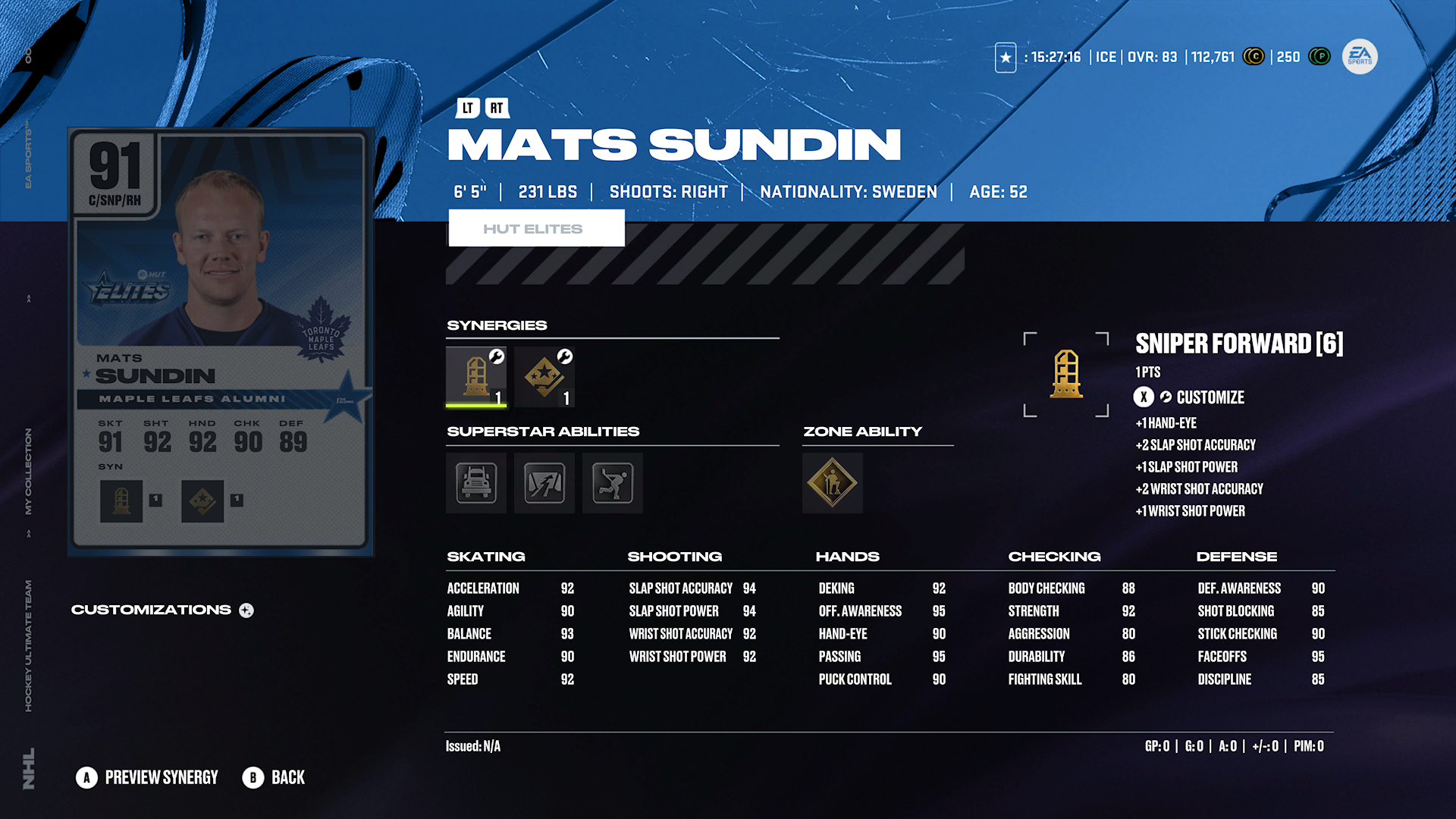Open the Zone Ability icon
1456x819 pixels.
832,483
